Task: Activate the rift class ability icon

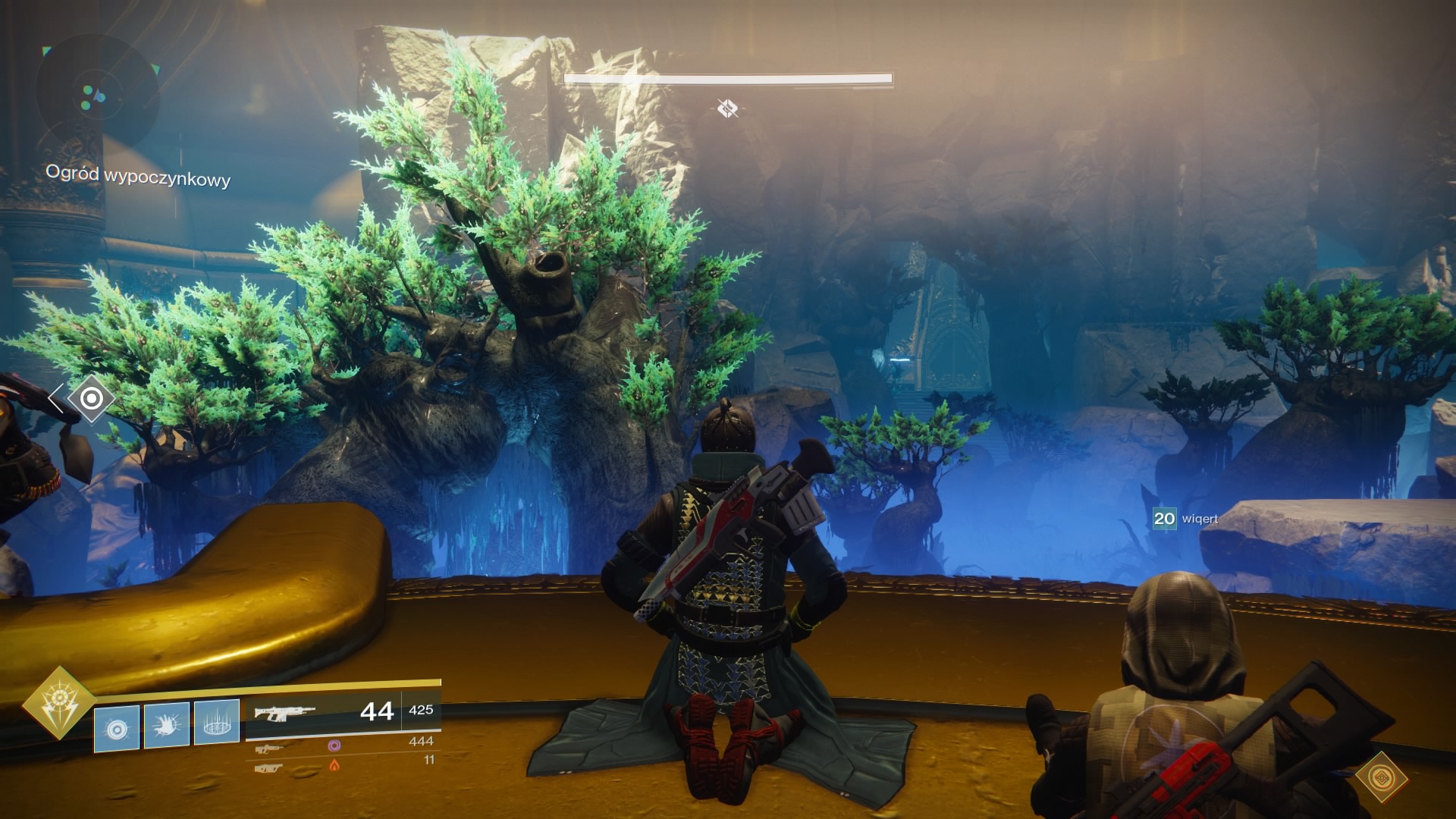Action: (217, 723)
